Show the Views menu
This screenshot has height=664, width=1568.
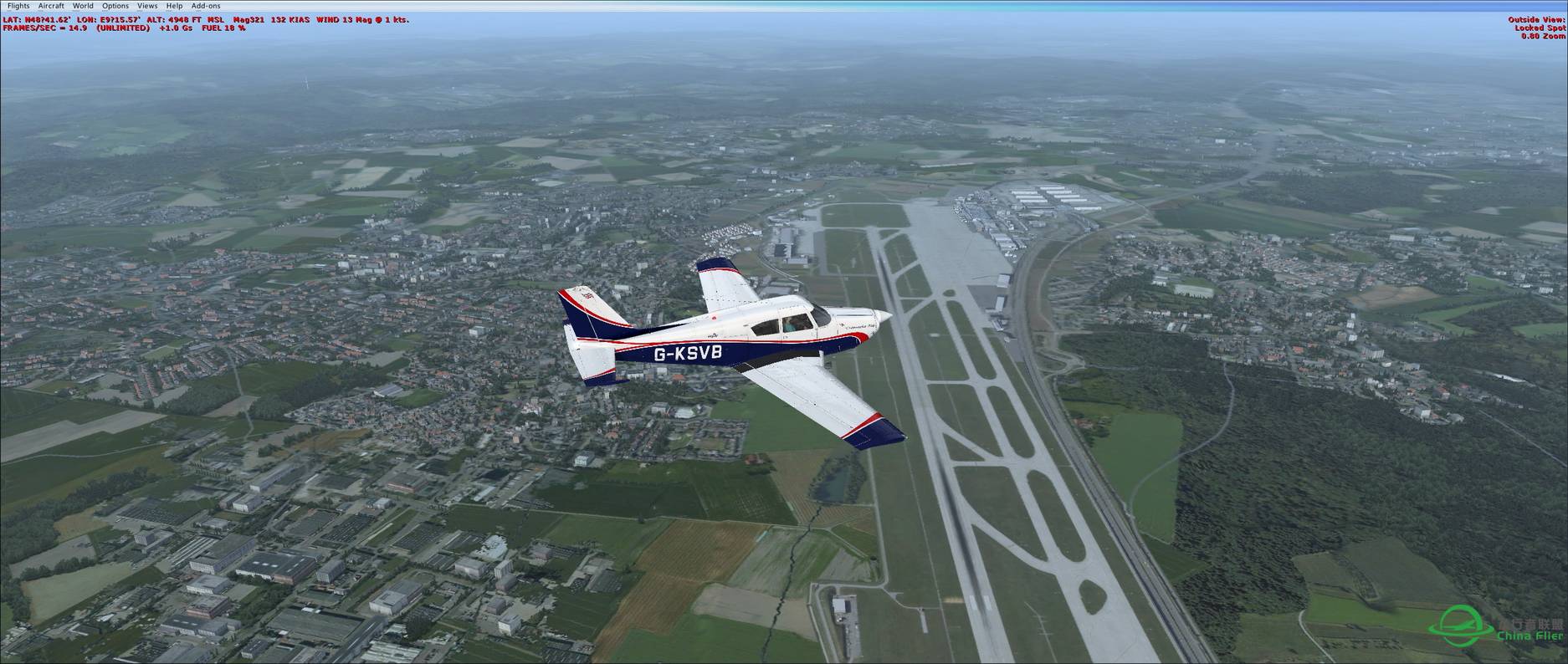(147, 6)
